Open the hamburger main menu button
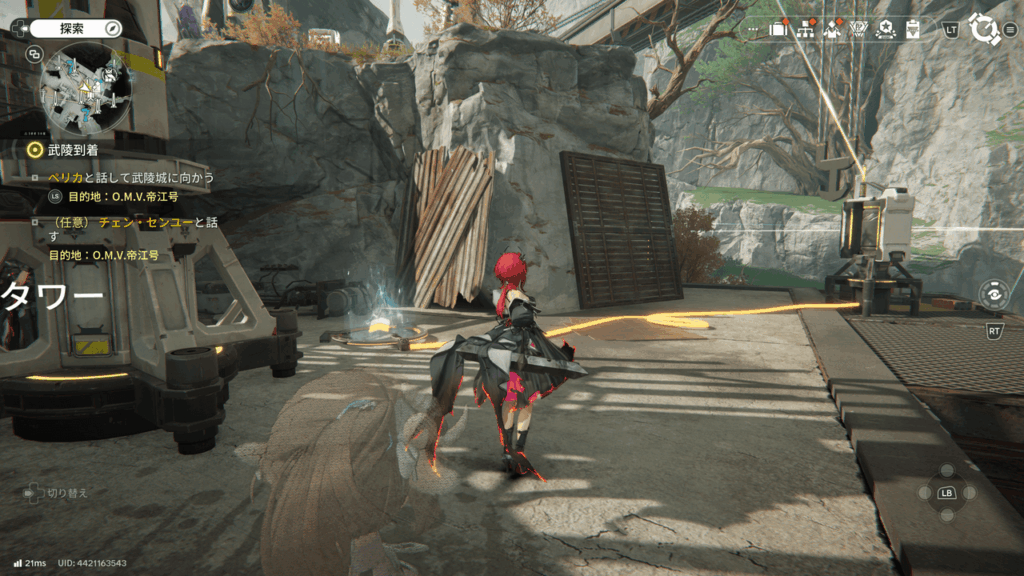 1010,29
